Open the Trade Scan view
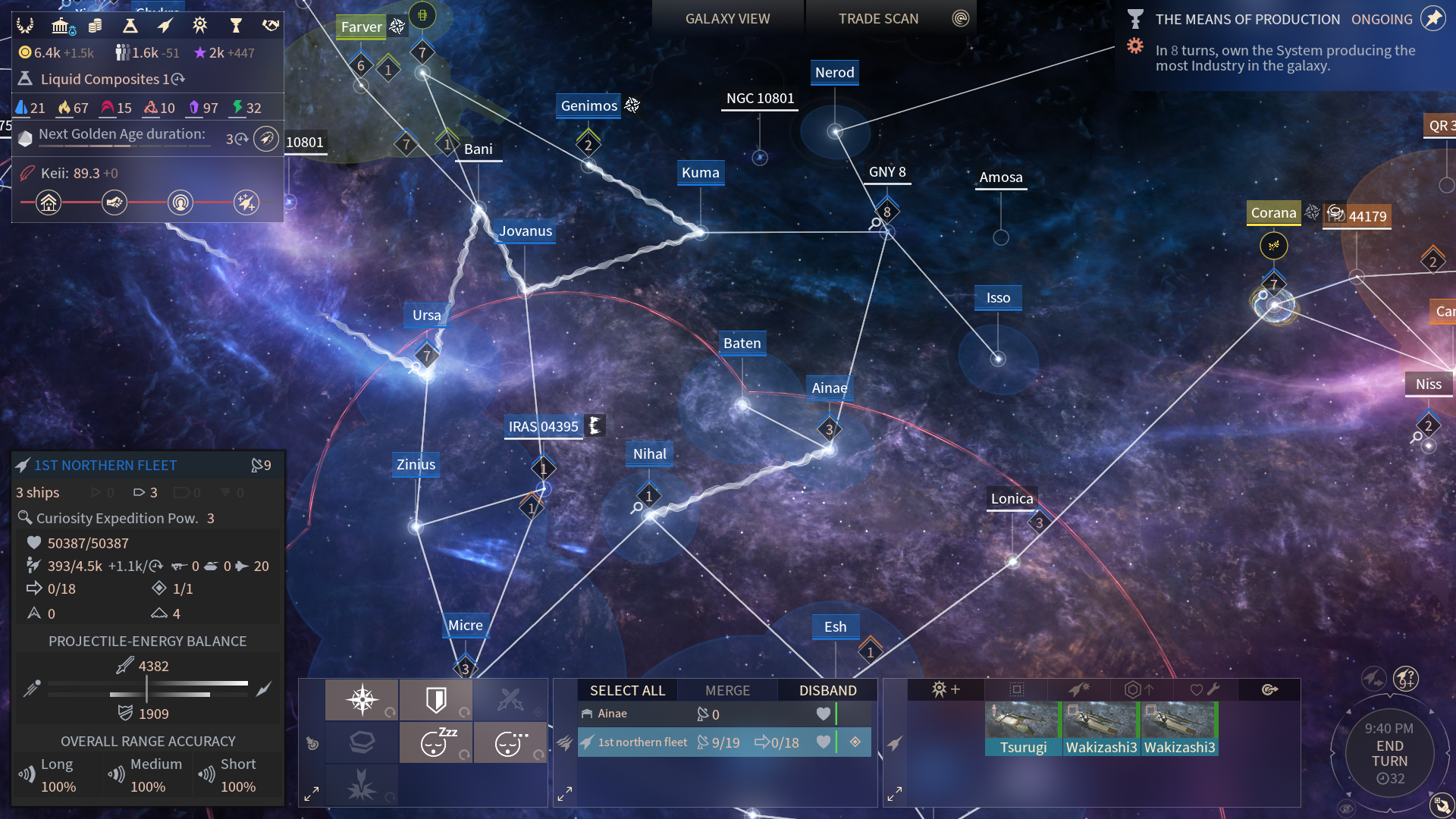The height and width of the screenshot is (819, 1456). click(x=878, y=19)
